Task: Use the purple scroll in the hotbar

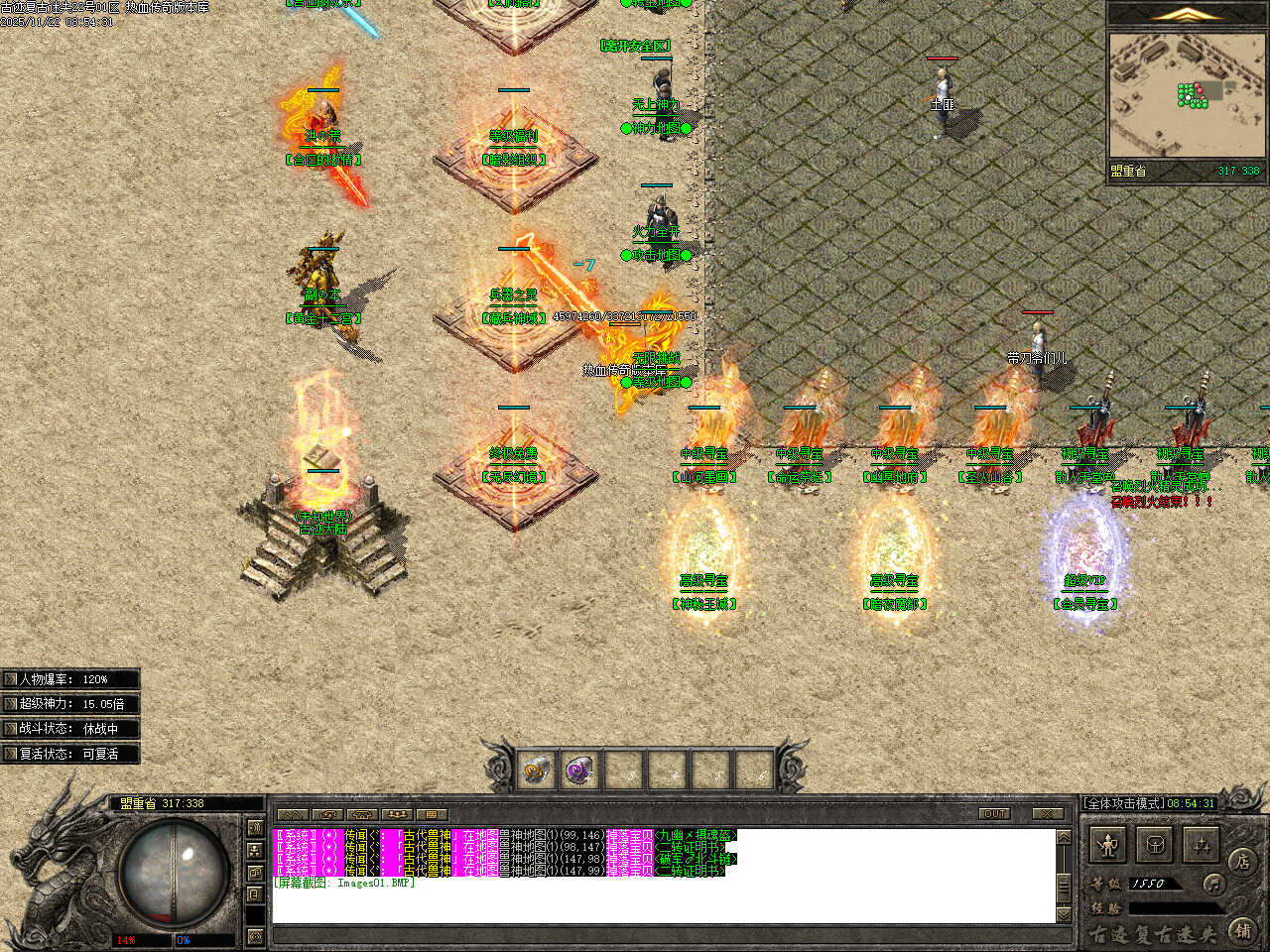Action: tap(579, 770)
